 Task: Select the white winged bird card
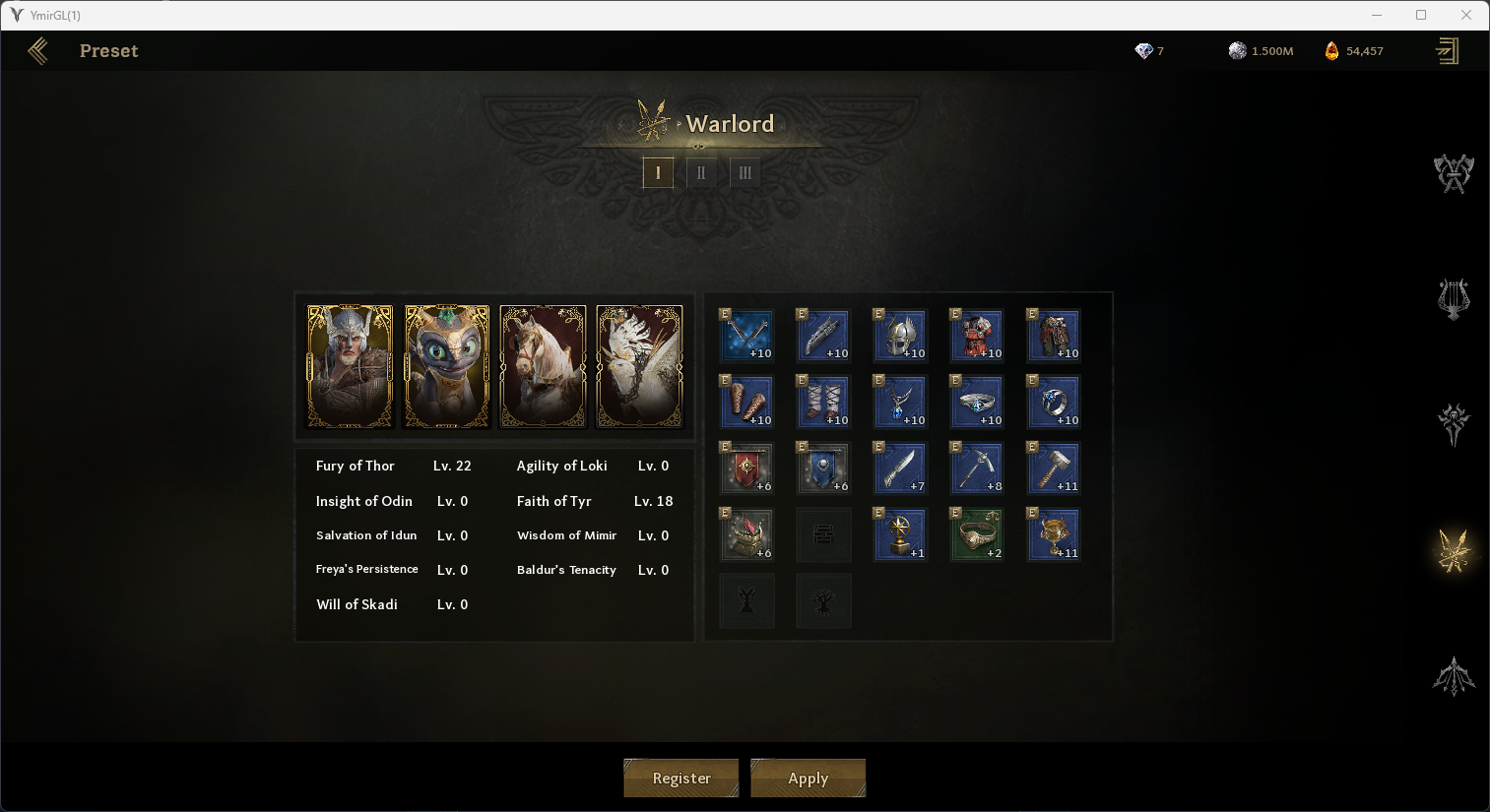coord(640,366)
